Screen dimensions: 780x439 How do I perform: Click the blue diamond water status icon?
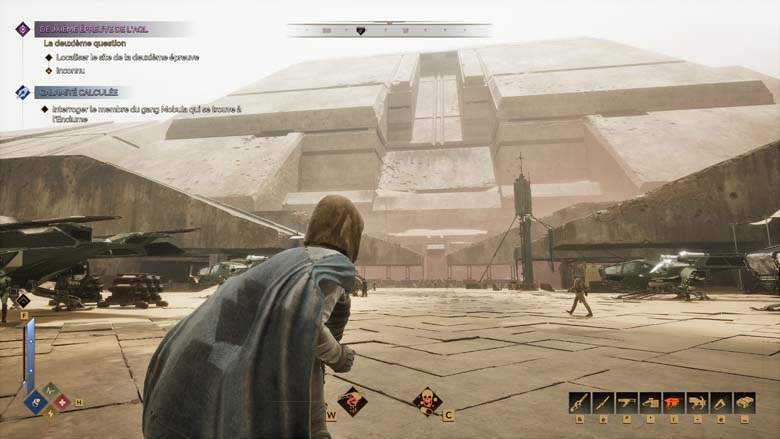coord(36,404)
